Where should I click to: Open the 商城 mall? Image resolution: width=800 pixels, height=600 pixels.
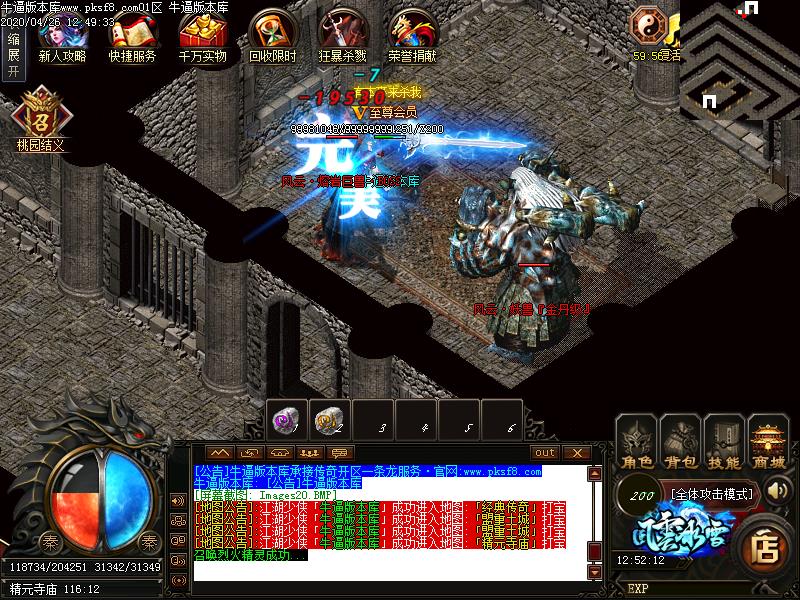click(769, 441)
